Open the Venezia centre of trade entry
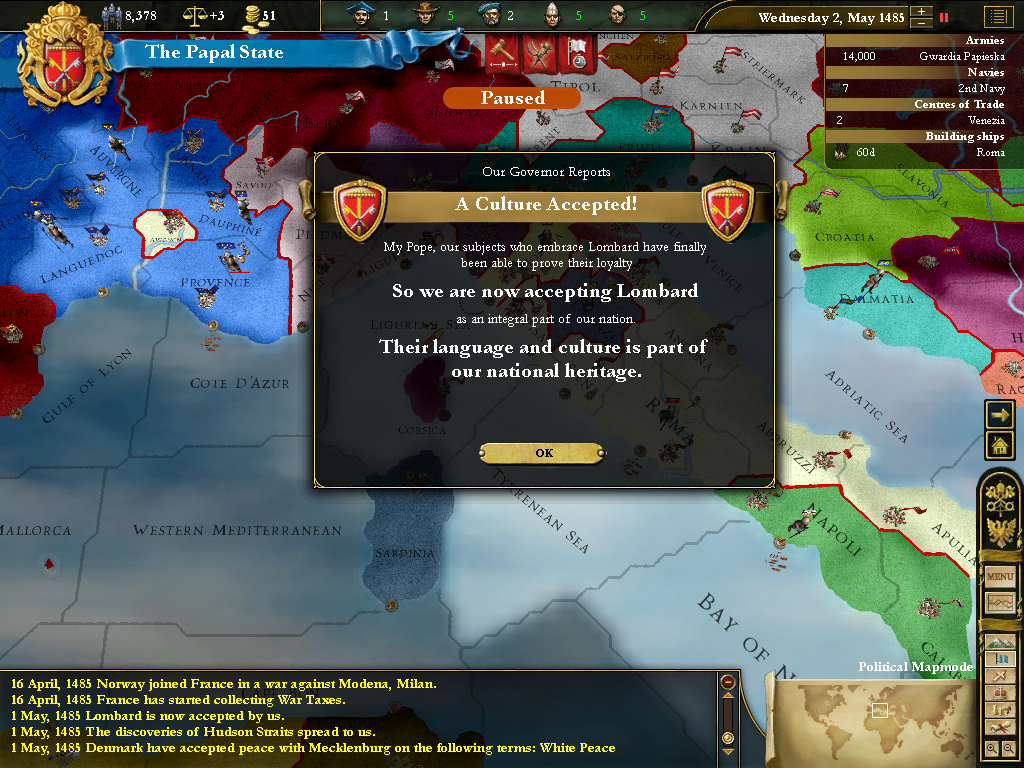1024x768 pixels. 925,120
